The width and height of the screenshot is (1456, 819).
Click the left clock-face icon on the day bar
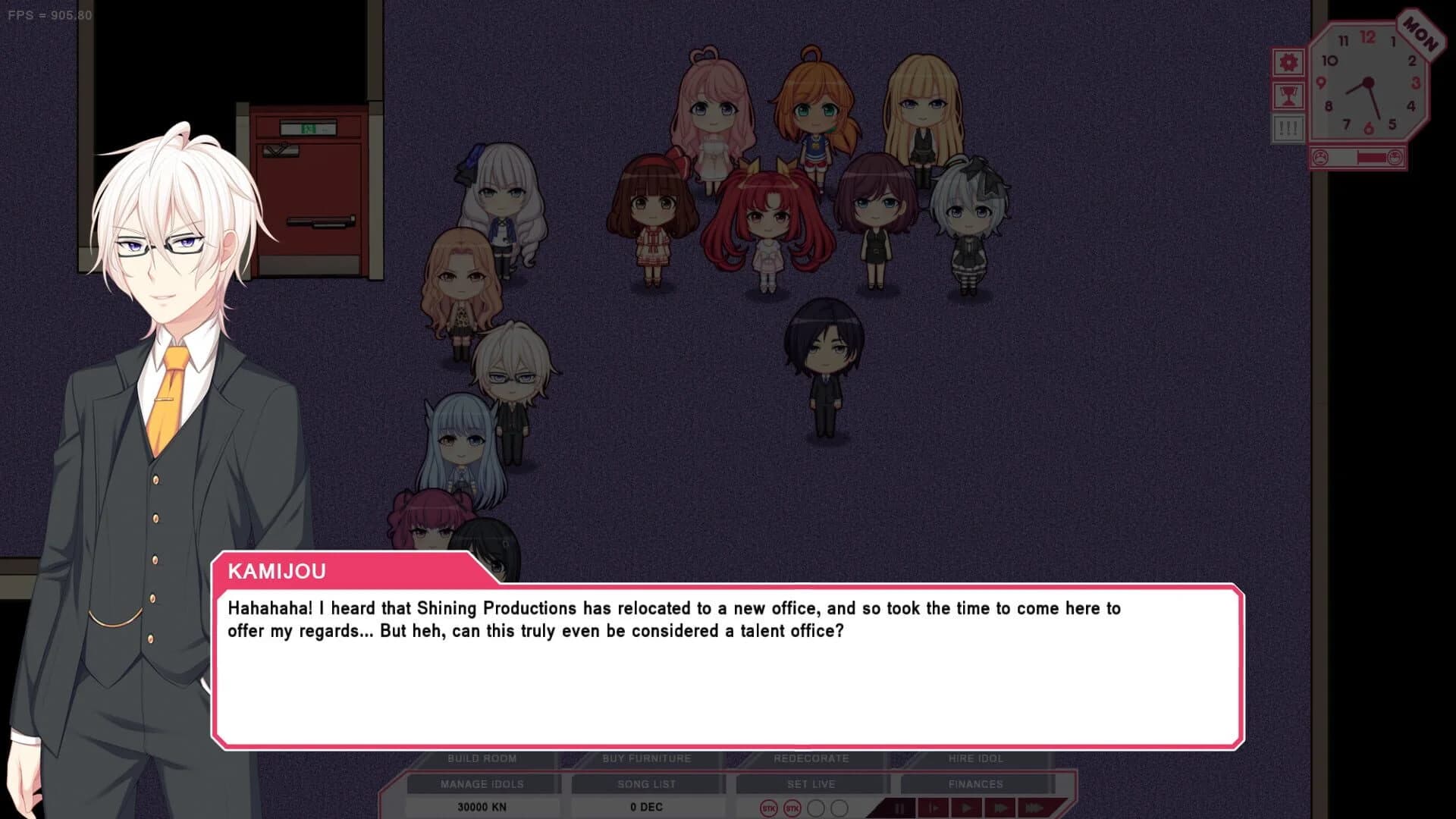click(1320, 158)
